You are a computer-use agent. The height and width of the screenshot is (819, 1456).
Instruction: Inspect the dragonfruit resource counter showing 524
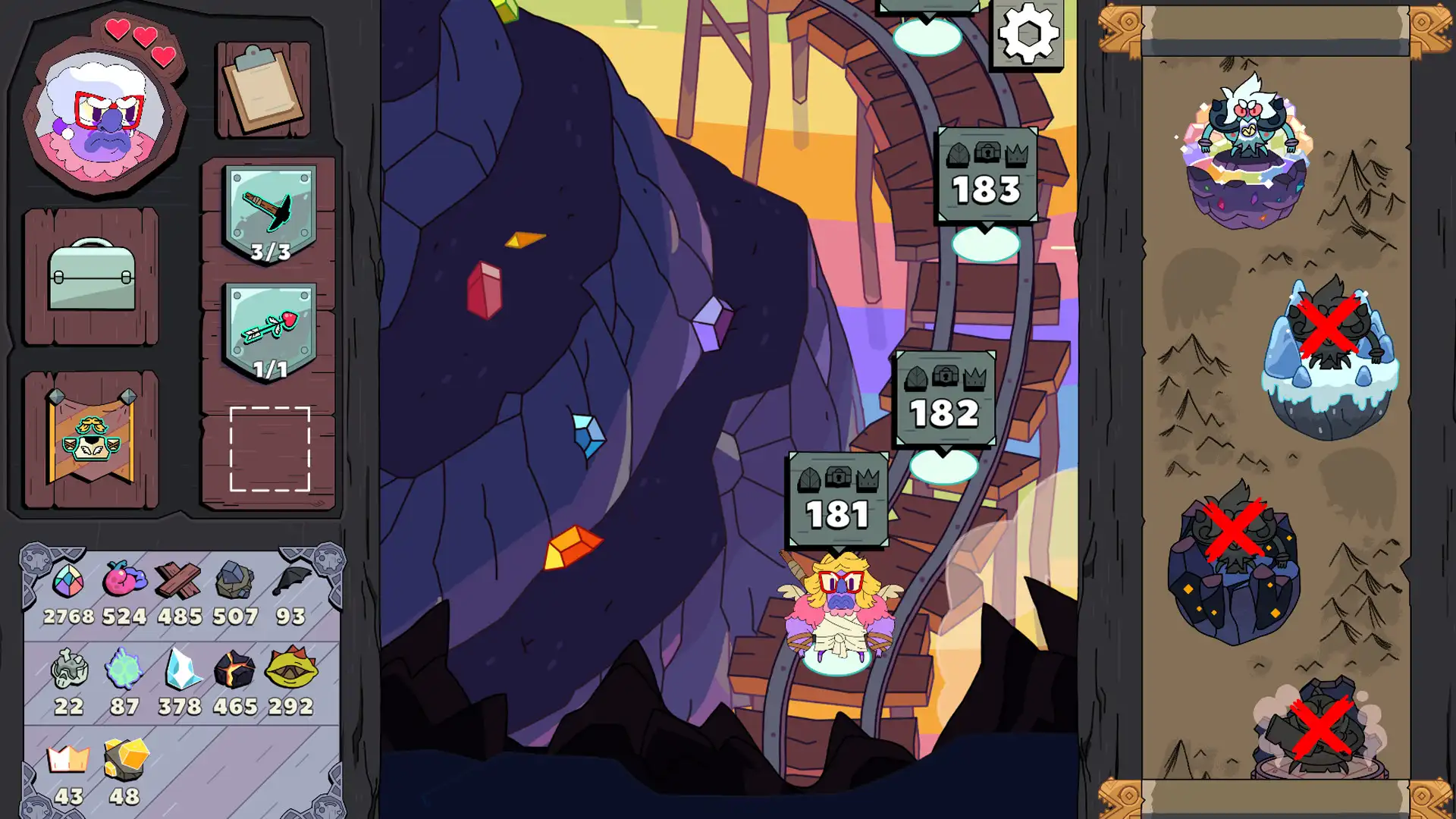tap(125, 582)
